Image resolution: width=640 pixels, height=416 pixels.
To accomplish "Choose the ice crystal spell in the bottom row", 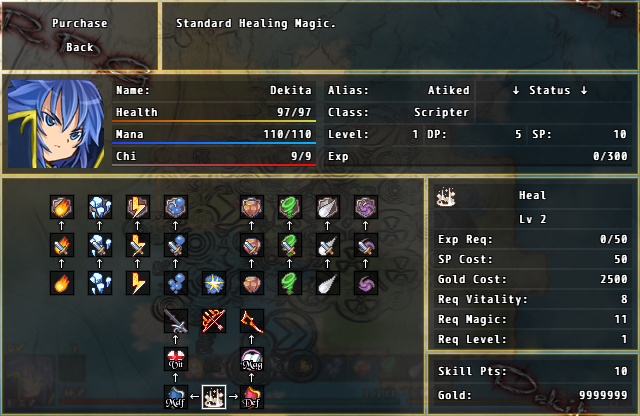I will click(x=100, y=283).
